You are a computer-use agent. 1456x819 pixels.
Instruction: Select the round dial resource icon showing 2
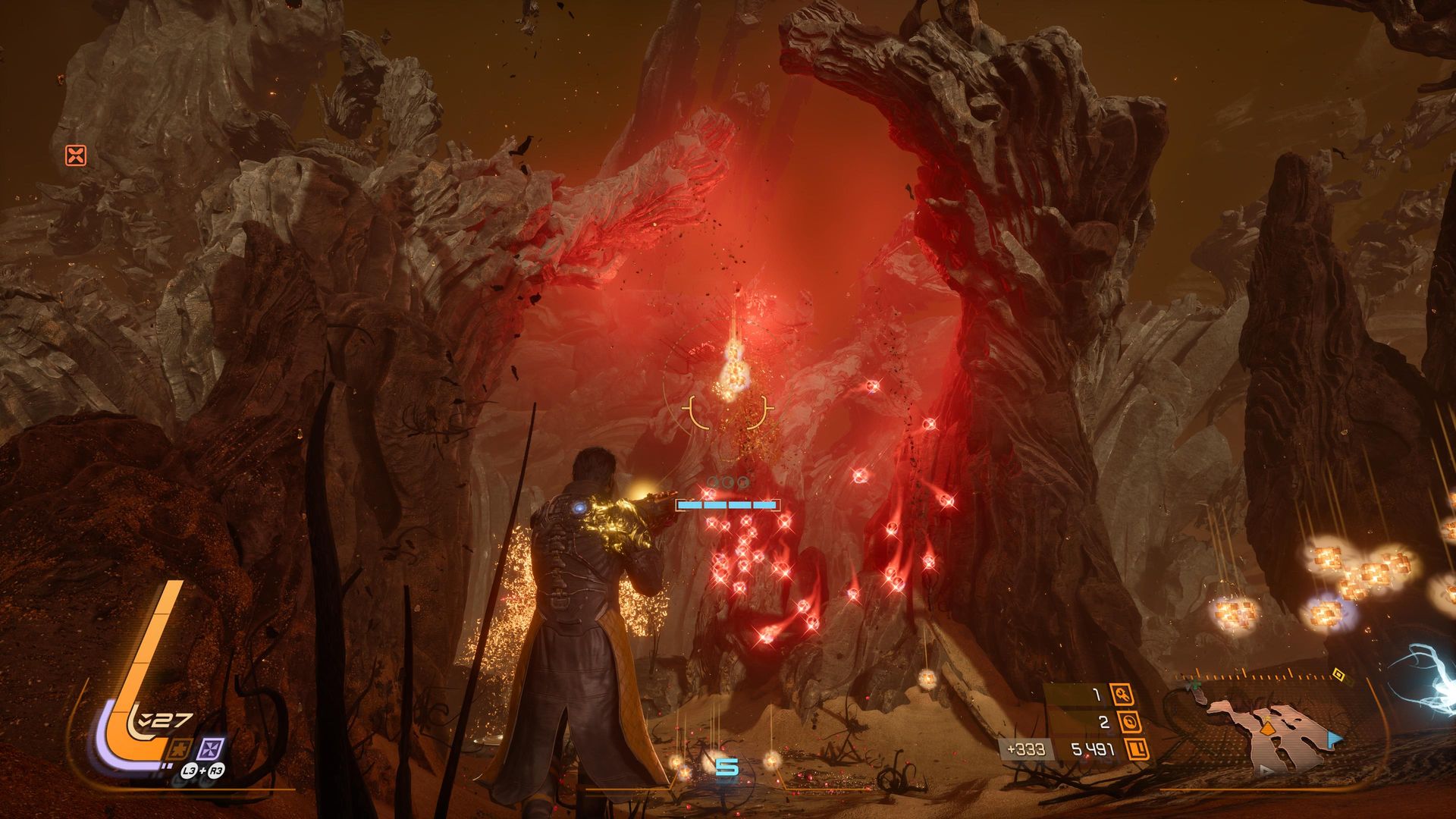1128,723
